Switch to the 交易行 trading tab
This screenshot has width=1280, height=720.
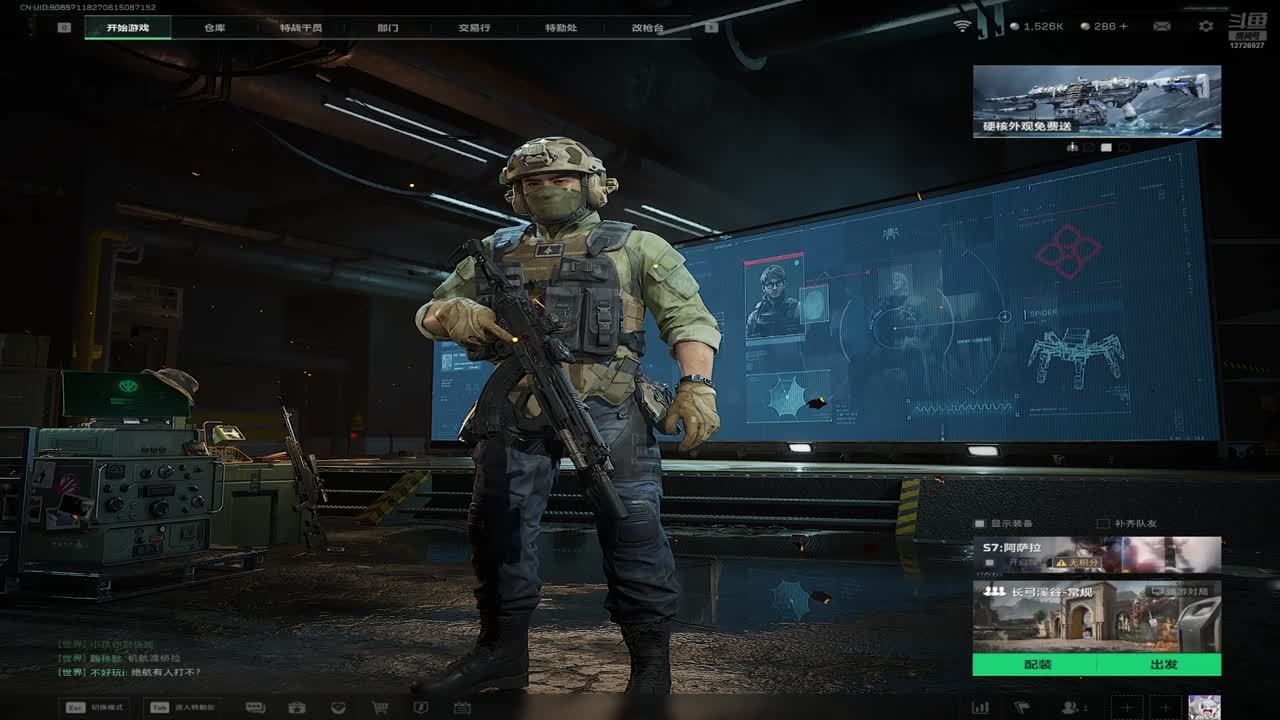tap(474, 28)
